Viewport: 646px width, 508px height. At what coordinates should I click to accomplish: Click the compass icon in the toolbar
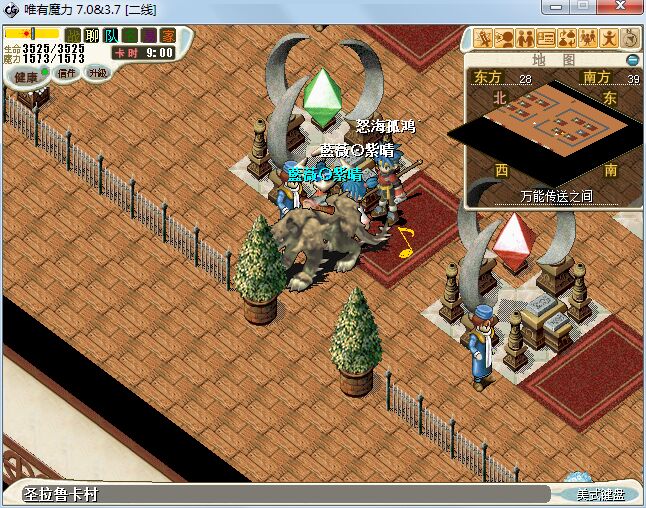tap(630, 39)
